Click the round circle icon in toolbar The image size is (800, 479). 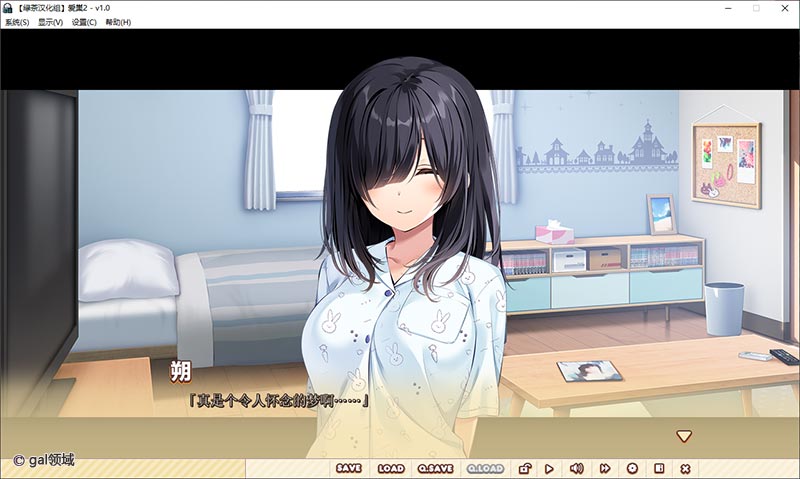(x=632, y=468)
